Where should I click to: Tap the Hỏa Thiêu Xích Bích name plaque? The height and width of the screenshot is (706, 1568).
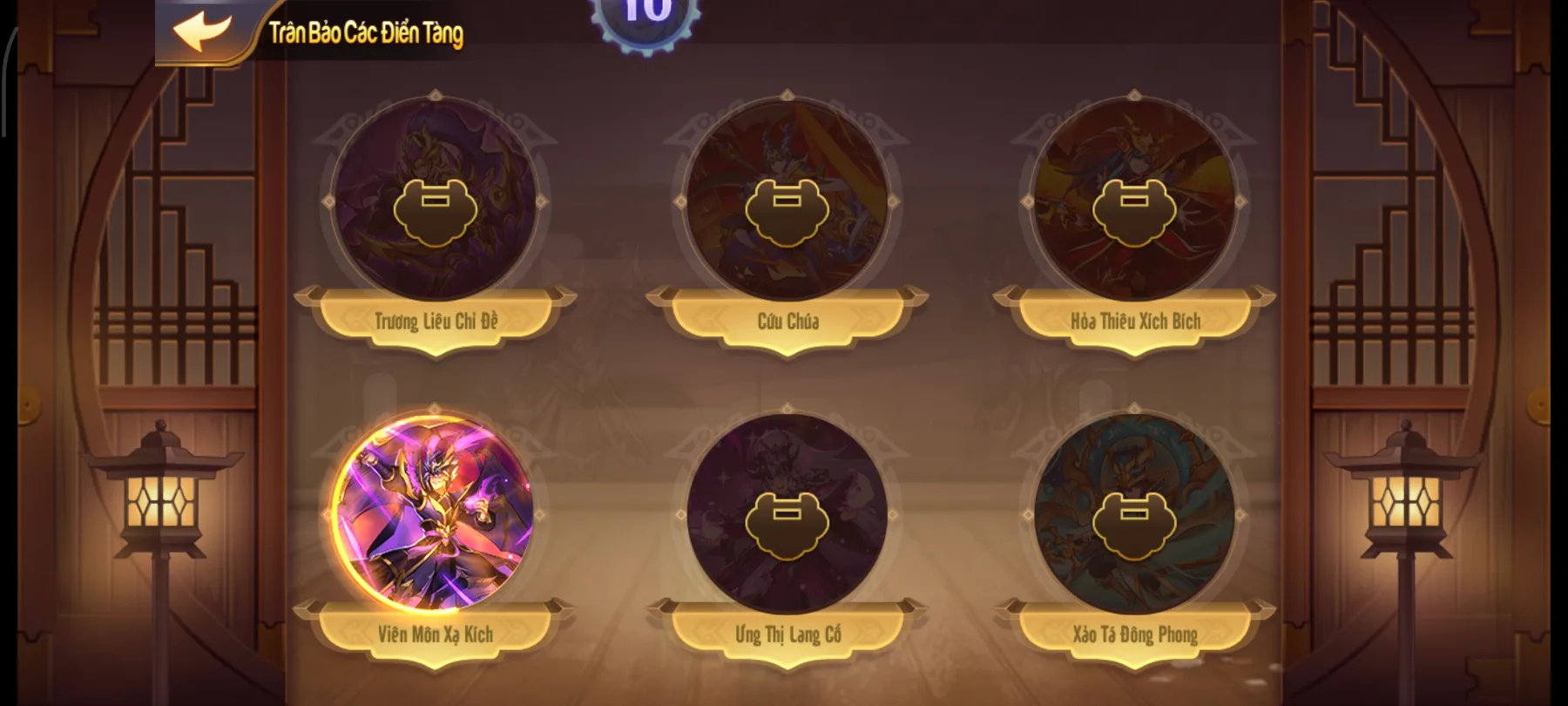[x=1134, y=321]
